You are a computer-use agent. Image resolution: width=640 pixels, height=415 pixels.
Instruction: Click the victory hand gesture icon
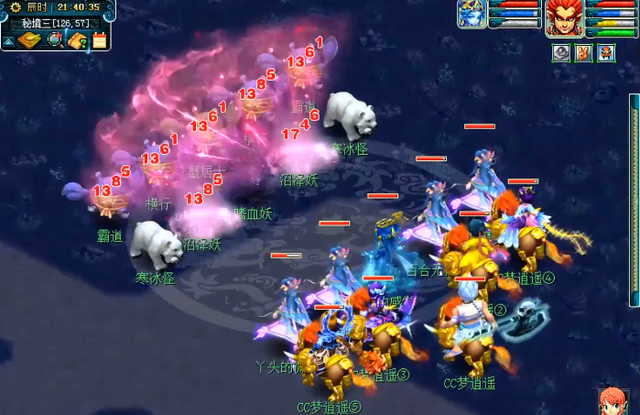[x=584, y=53]
